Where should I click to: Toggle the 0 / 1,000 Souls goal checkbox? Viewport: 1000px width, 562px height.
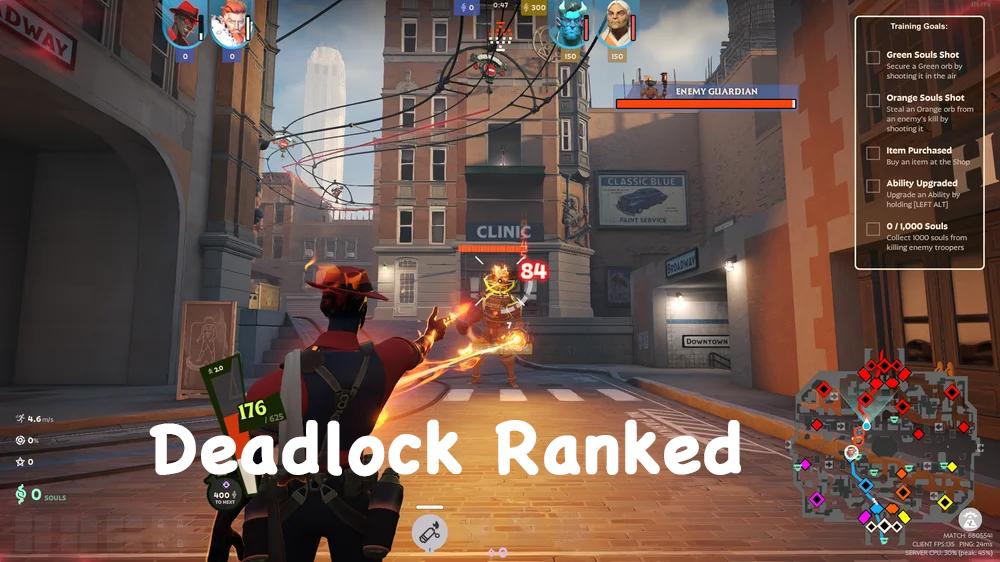pyautogui.click(x=873, y=229)
